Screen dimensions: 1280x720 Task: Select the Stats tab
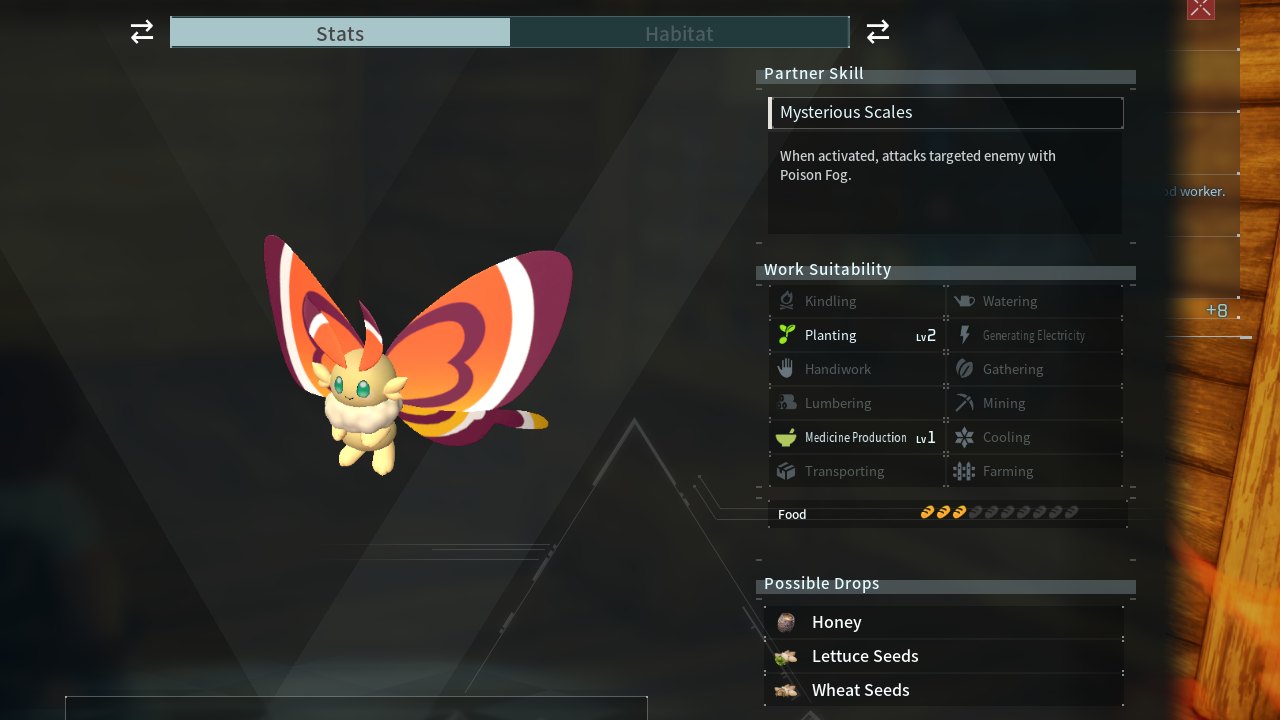click(340, 33)
